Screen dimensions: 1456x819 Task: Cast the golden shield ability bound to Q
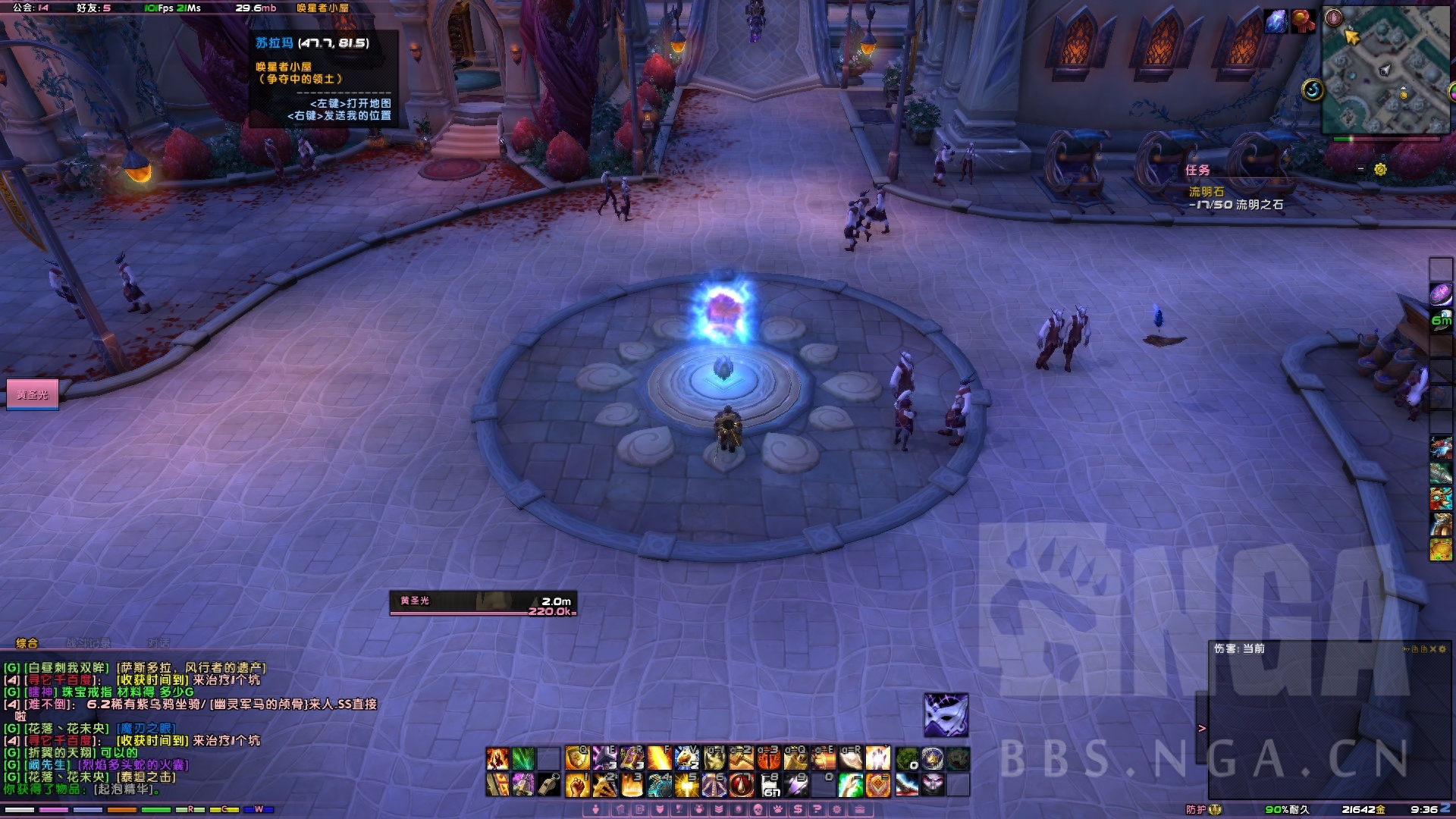coord(577,758)
